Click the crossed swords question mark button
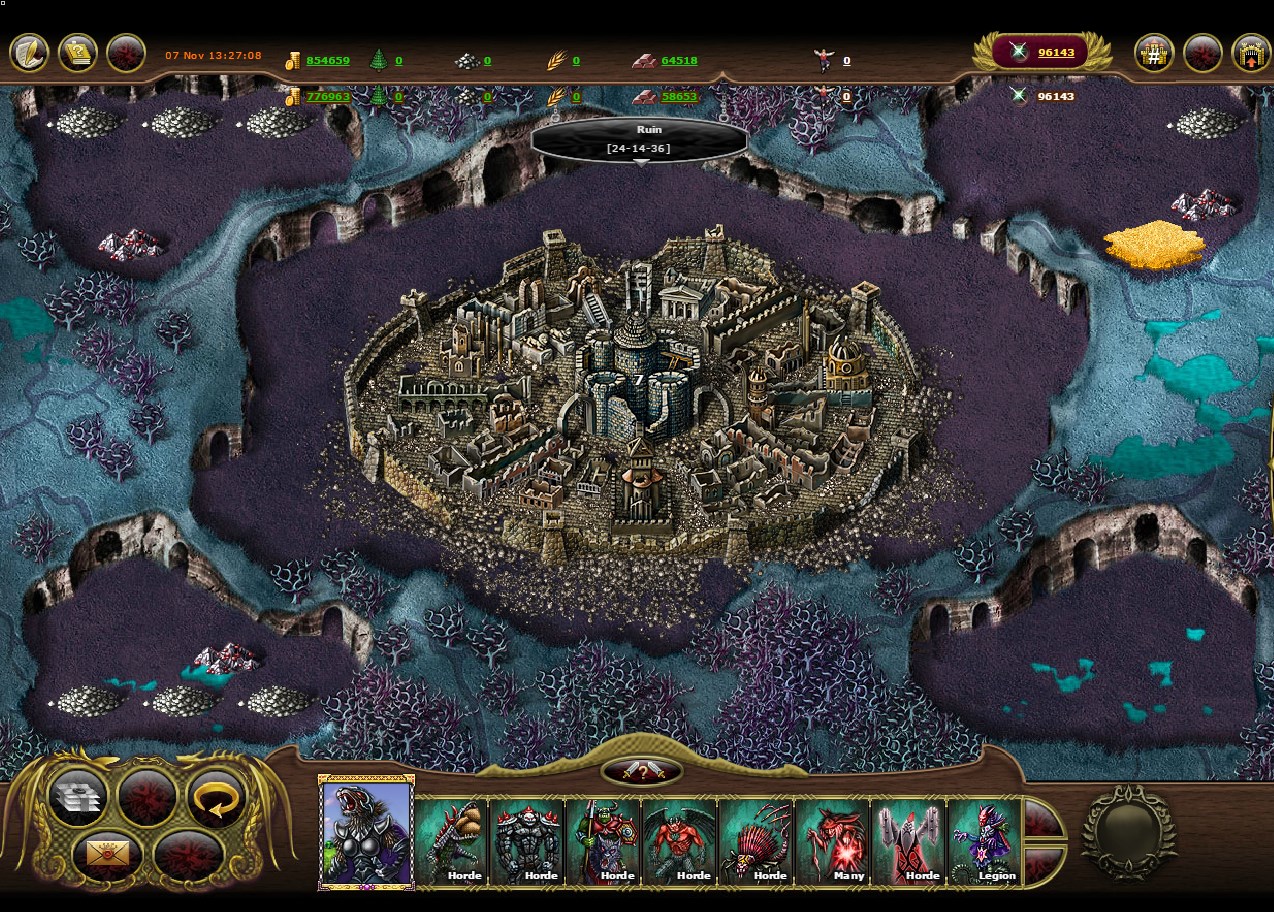This screenshot has height=912, width=1274. [642, 772]
